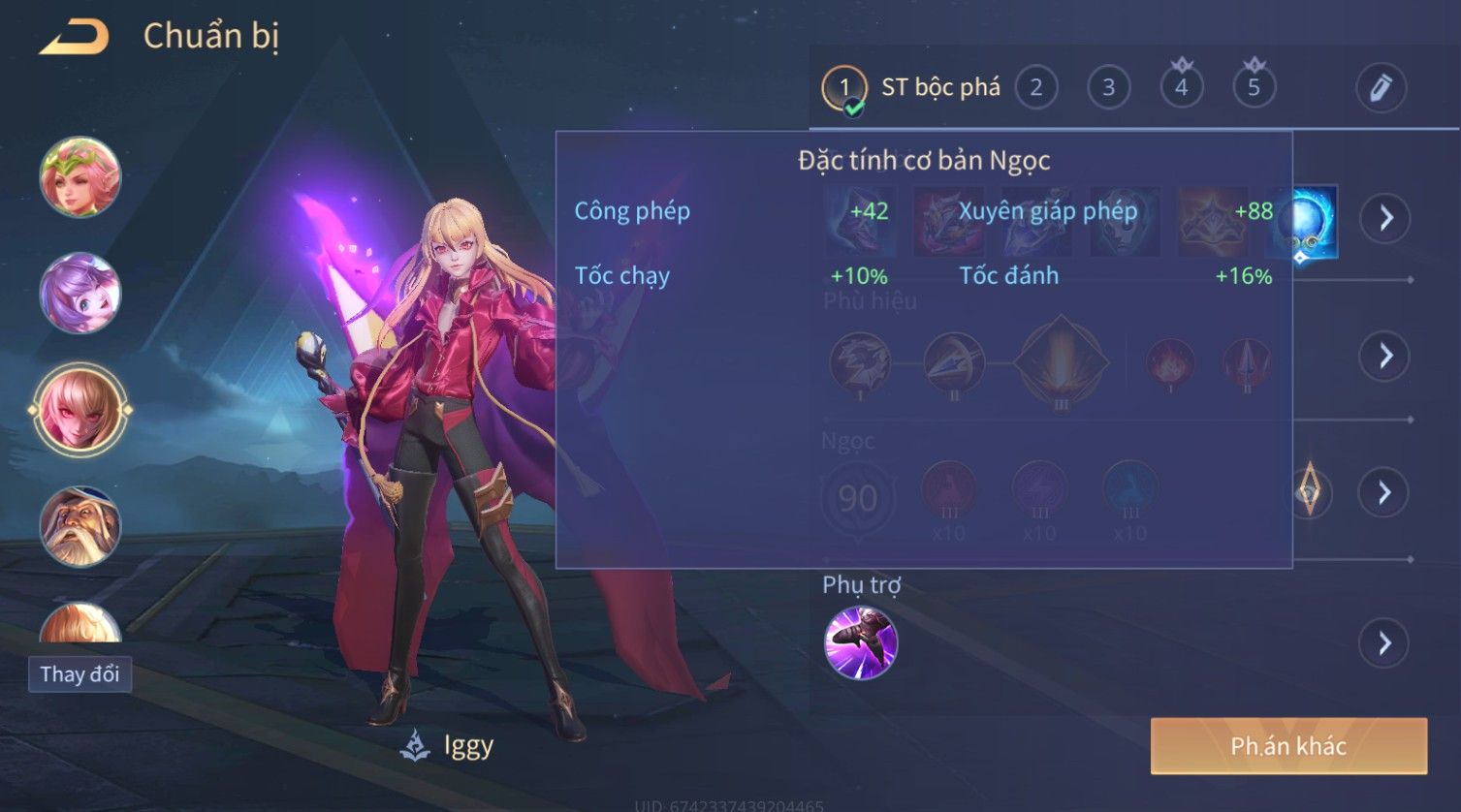Click the Thay đổi button
The height and width of the screenshot is (812, 1461).
[x=79, y=674]
